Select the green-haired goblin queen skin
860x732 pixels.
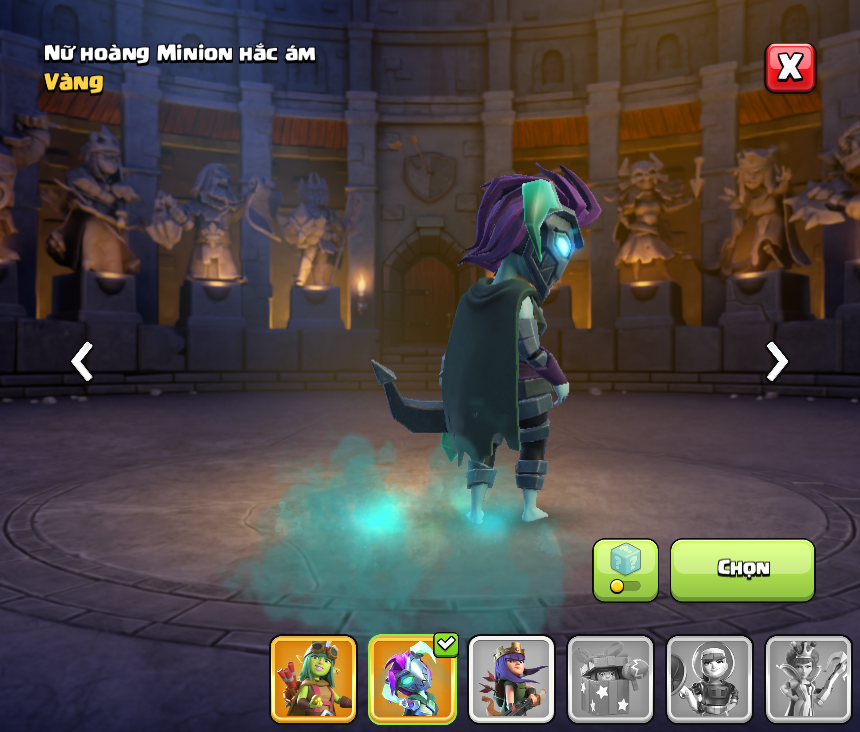click(x=313, y=679)
